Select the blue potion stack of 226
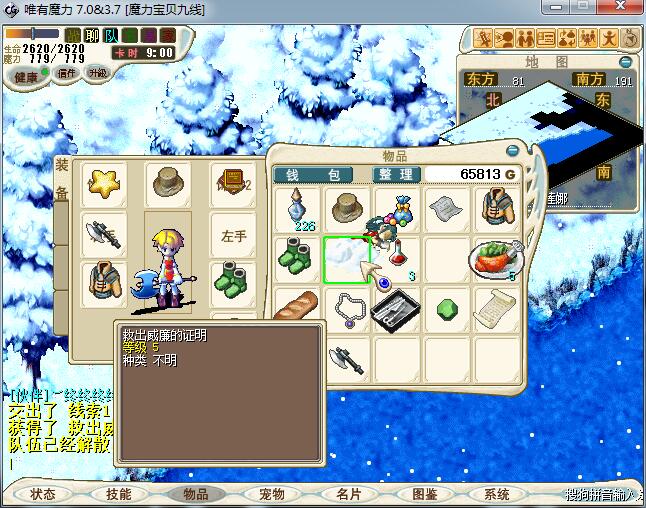The height and width of the screenshot is (508, 646). [x=298, y=210]
